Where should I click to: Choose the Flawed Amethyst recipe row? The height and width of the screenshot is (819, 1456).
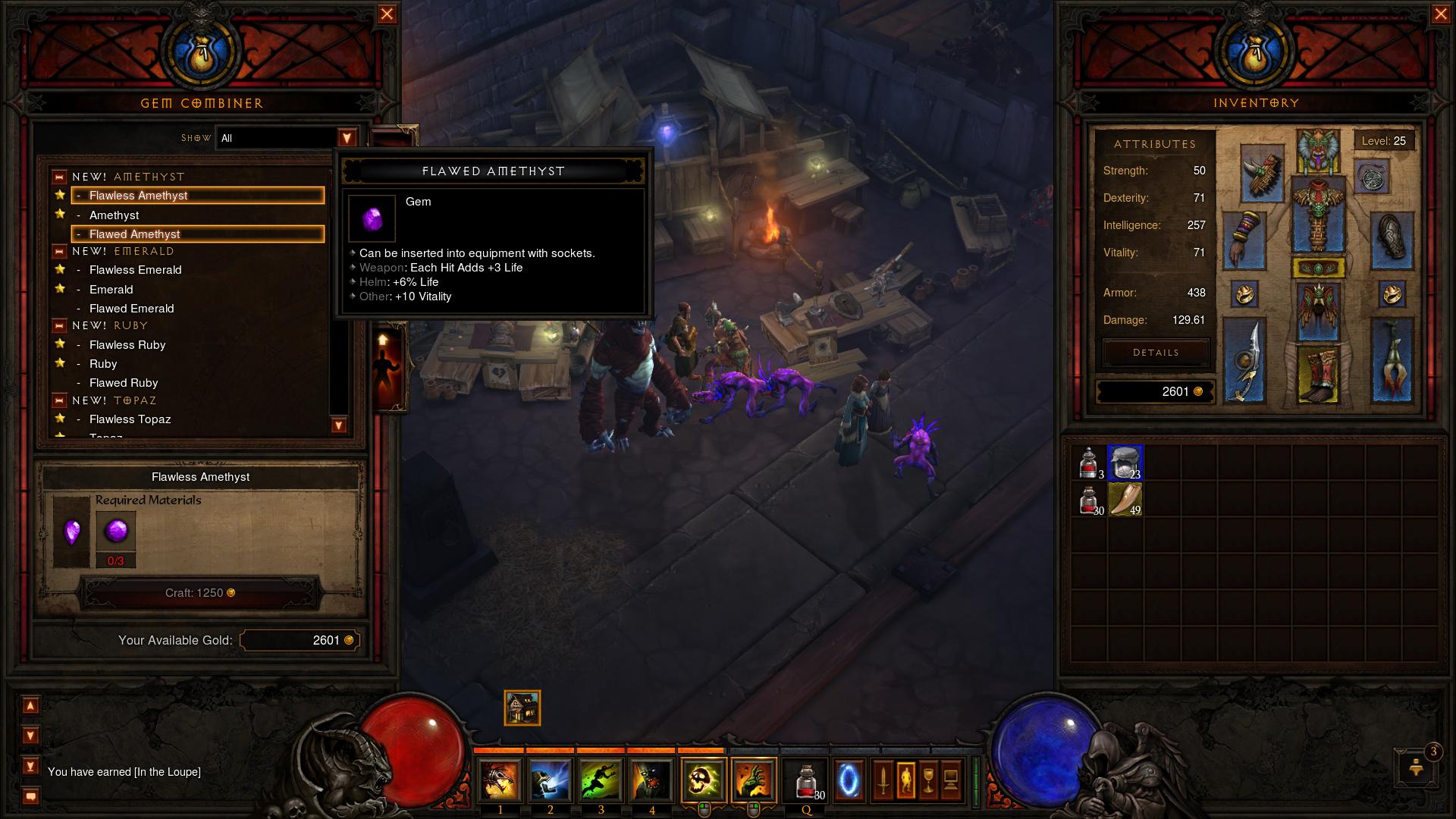197,234
